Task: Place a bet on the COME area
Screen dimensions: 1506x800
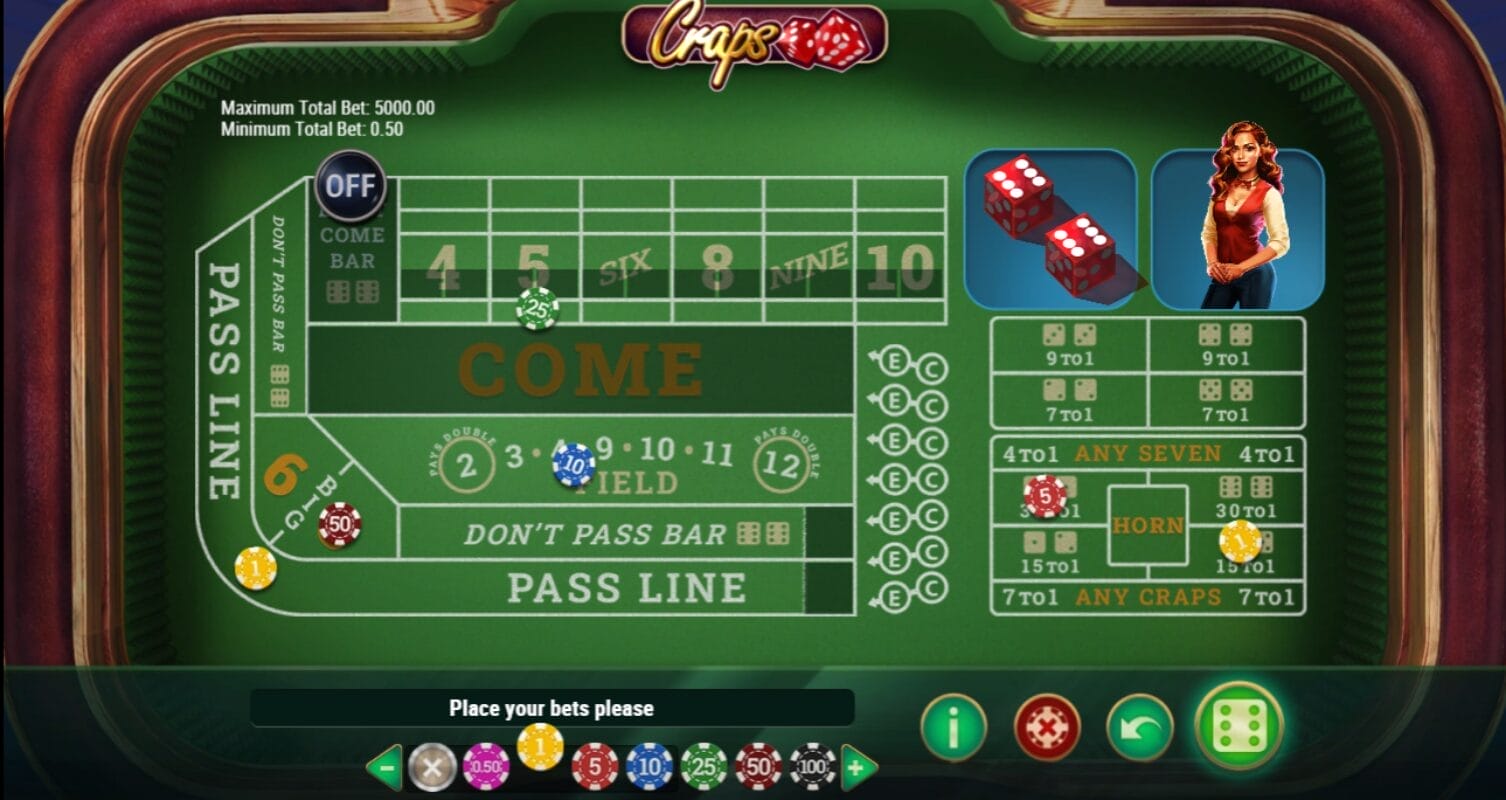Action: (580, 370)
